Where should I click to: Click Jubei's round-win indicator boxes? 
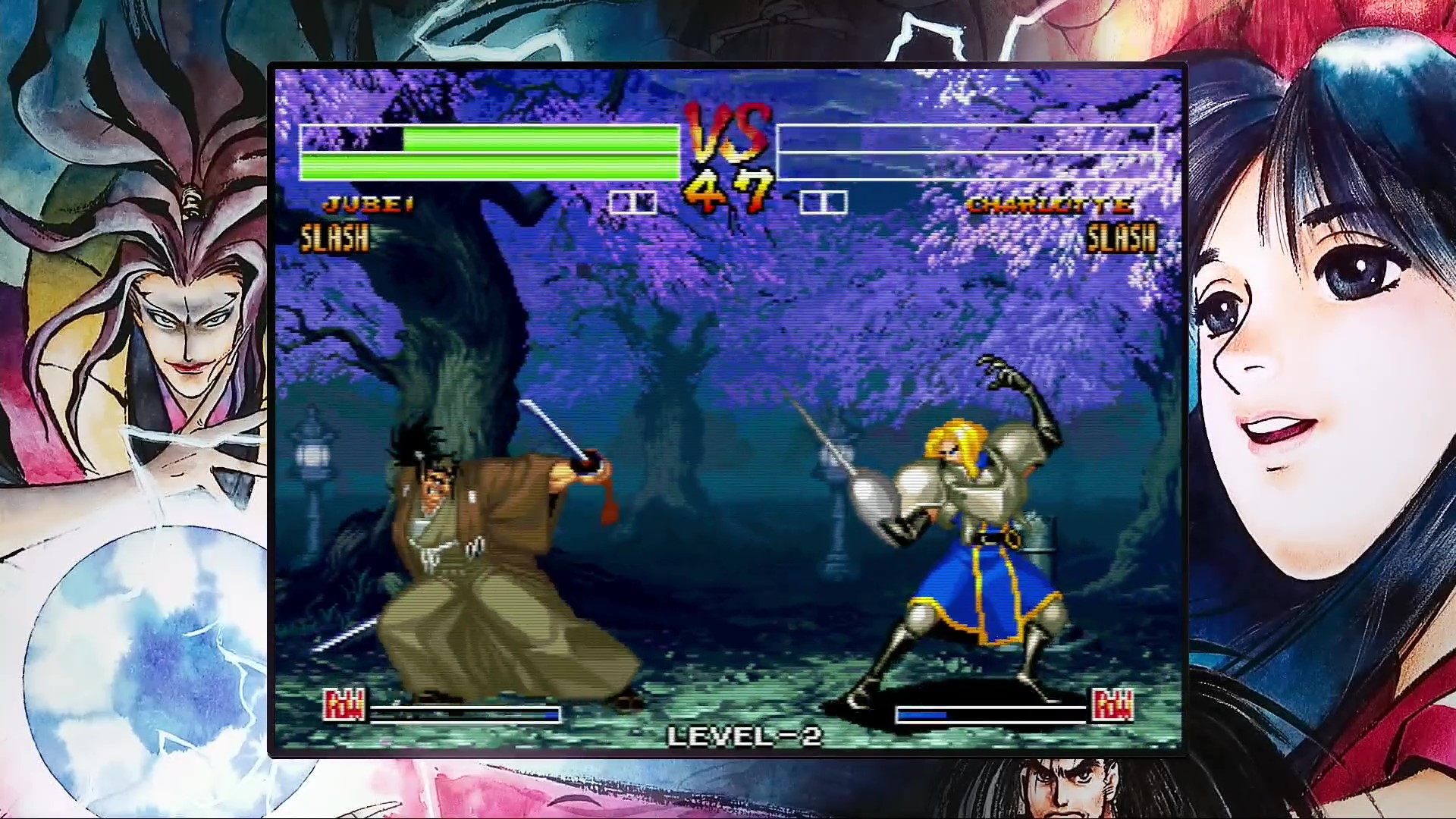634,202
